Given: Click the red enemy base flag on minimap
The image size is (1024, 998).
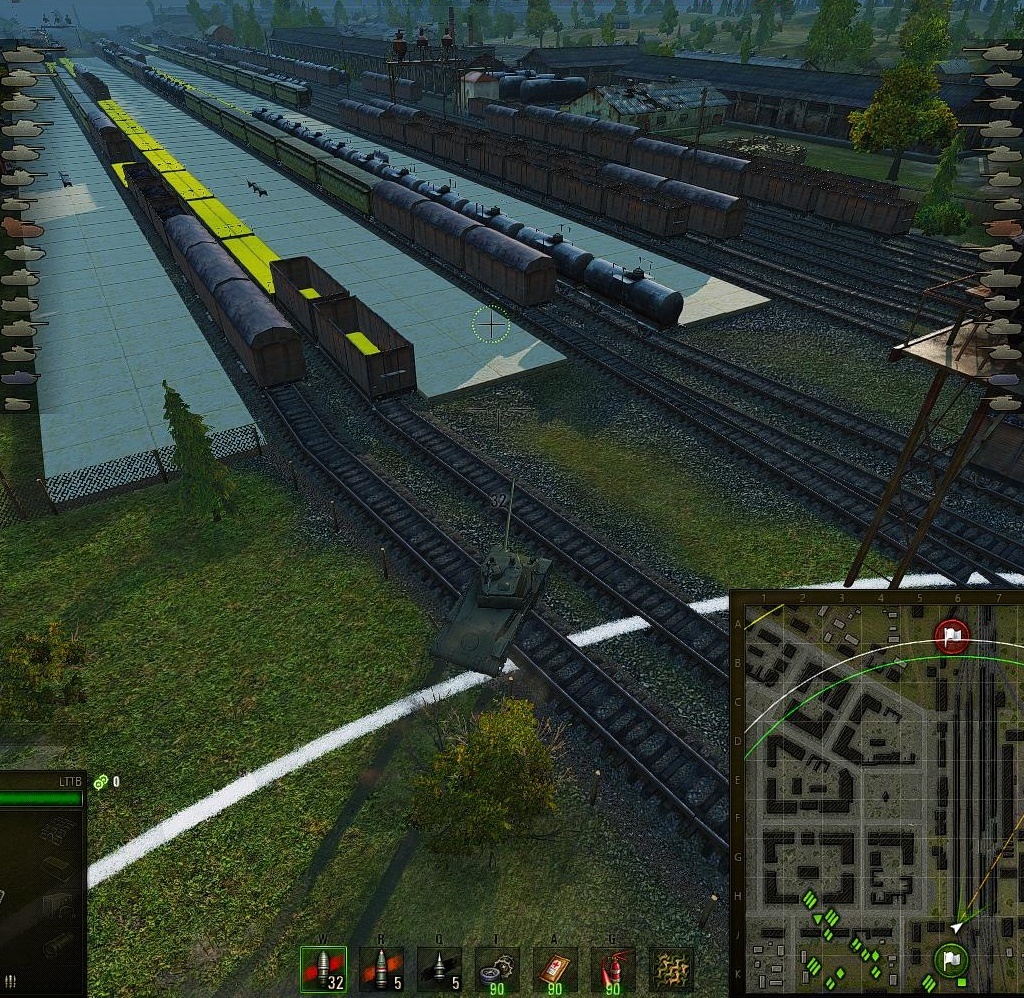Looking at the screenshot, I should coord(951,635).
